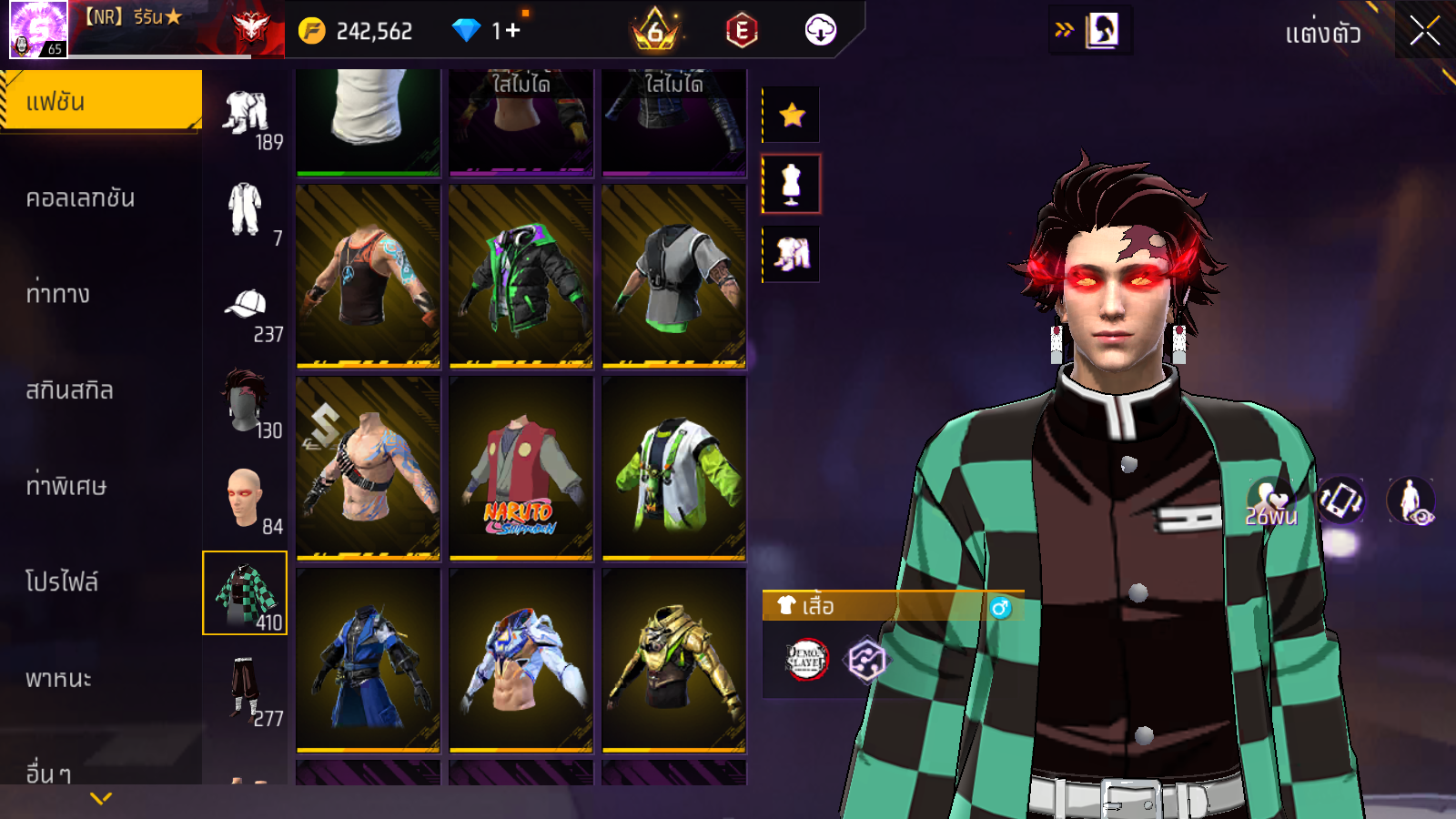The height and width of the screenshot is (819, 1456).
Task: Choose the gold armored top
Action: point(673,660)
